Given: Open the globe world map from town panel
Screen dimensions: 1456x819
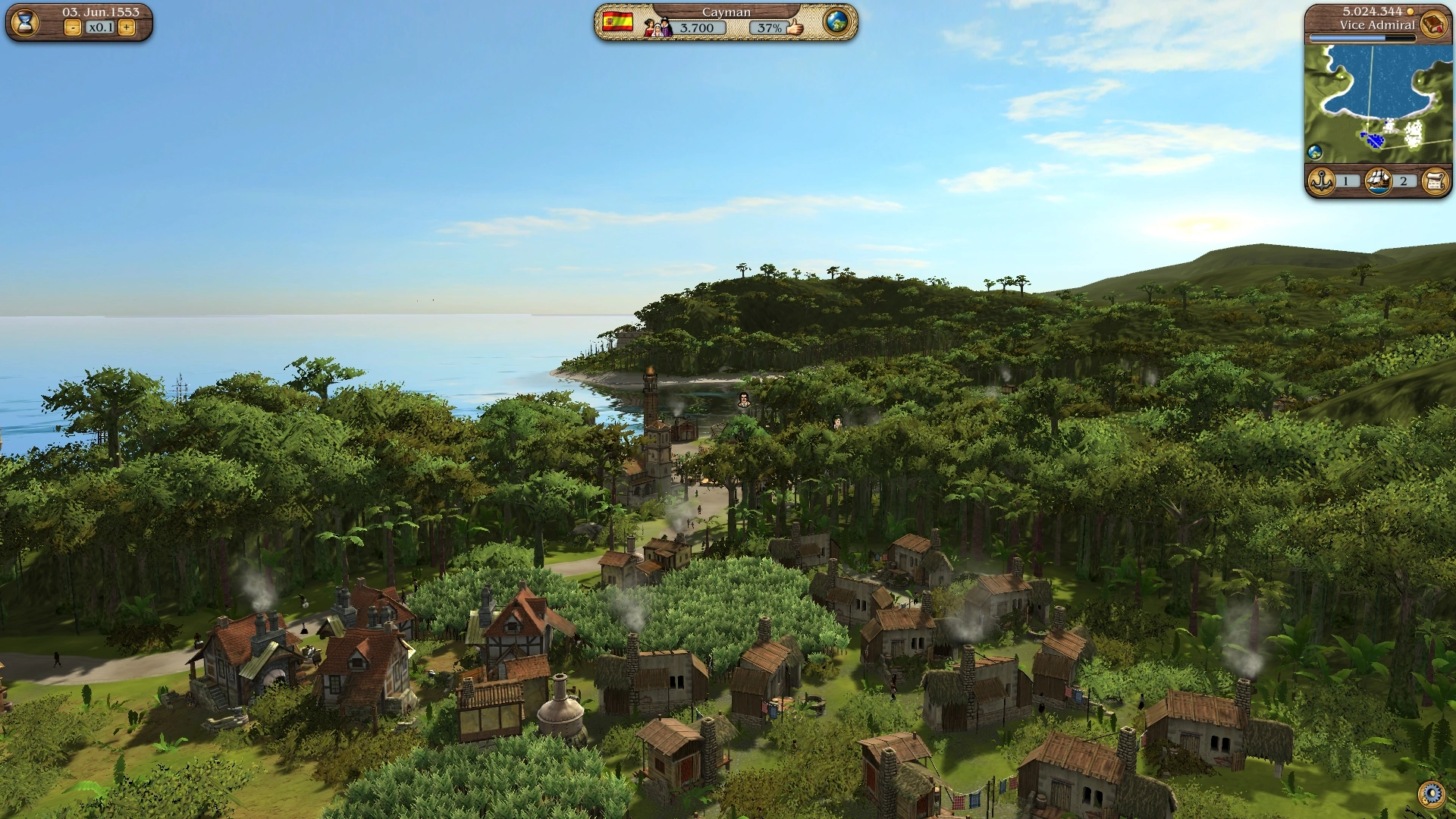Looking at the screenshot, I should click(x=836, y=22).
